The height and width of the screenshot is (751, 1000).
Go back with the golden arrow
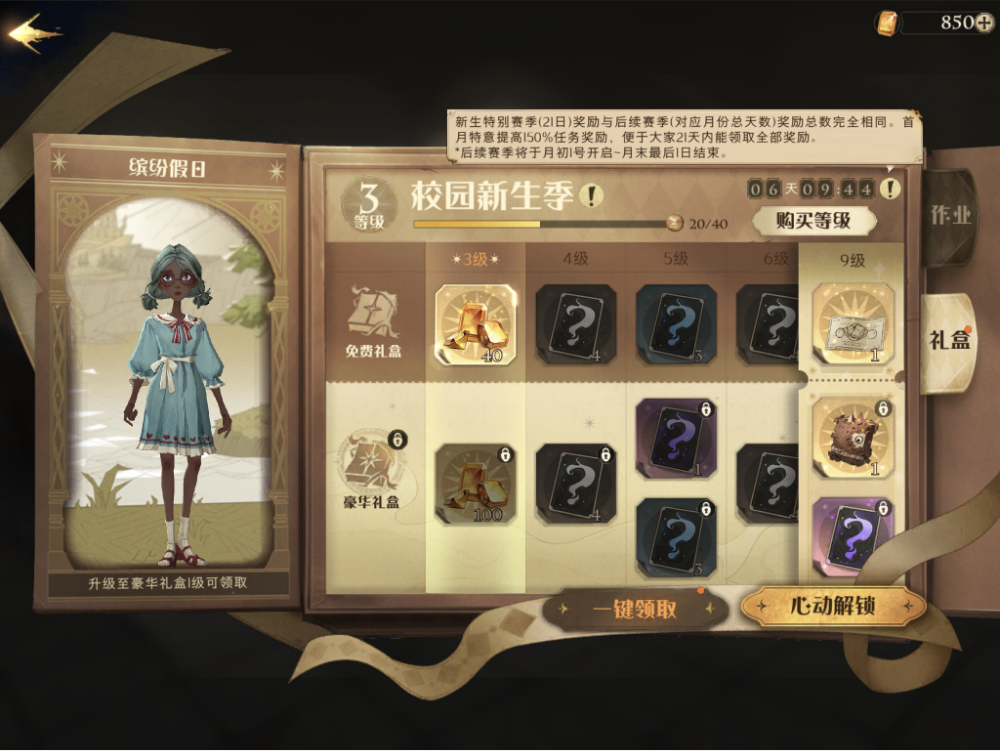click(x=34, y=33)
